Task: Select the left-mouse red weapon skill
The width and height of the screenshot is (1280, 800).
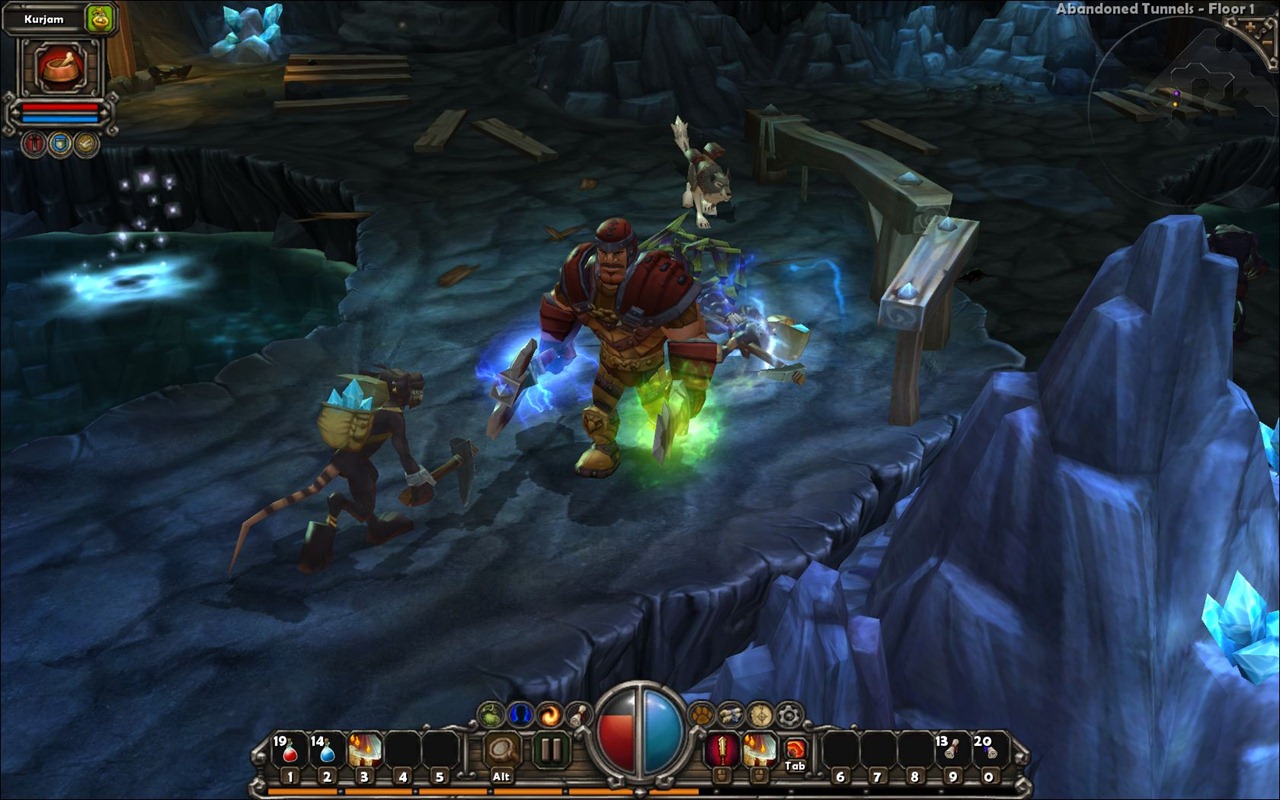Action: point(720,749)
